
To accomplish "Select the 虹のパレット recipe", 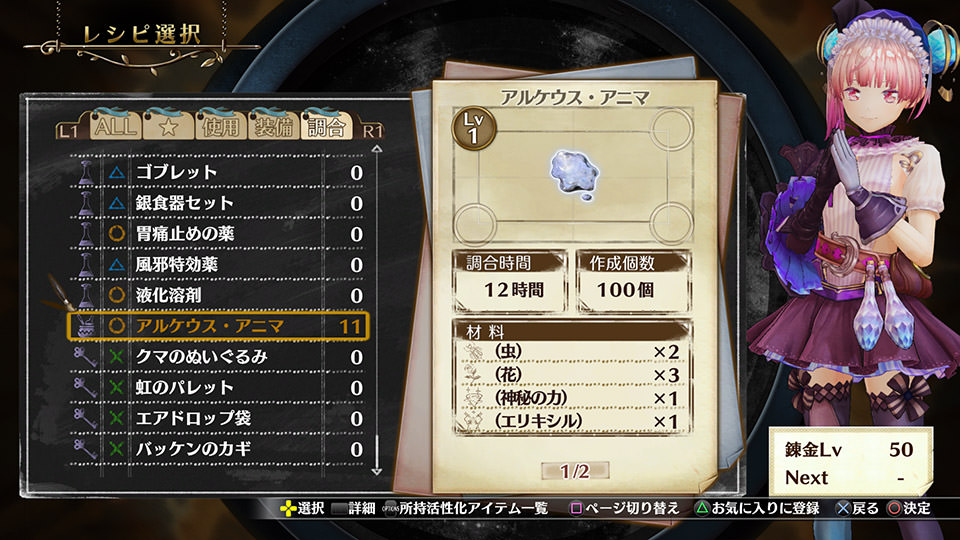I will click(x=220, y=387).
